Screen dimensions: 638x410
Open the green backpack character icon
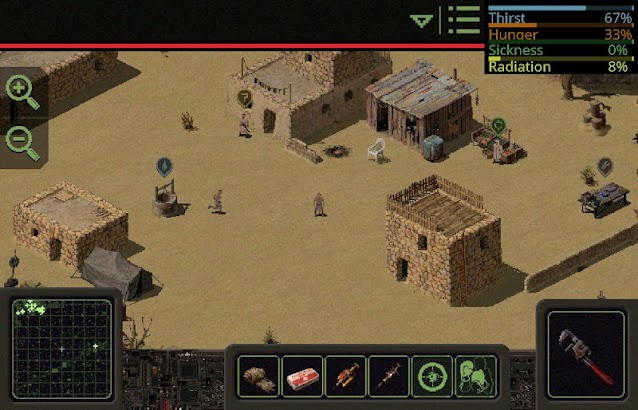coord(475,377)
